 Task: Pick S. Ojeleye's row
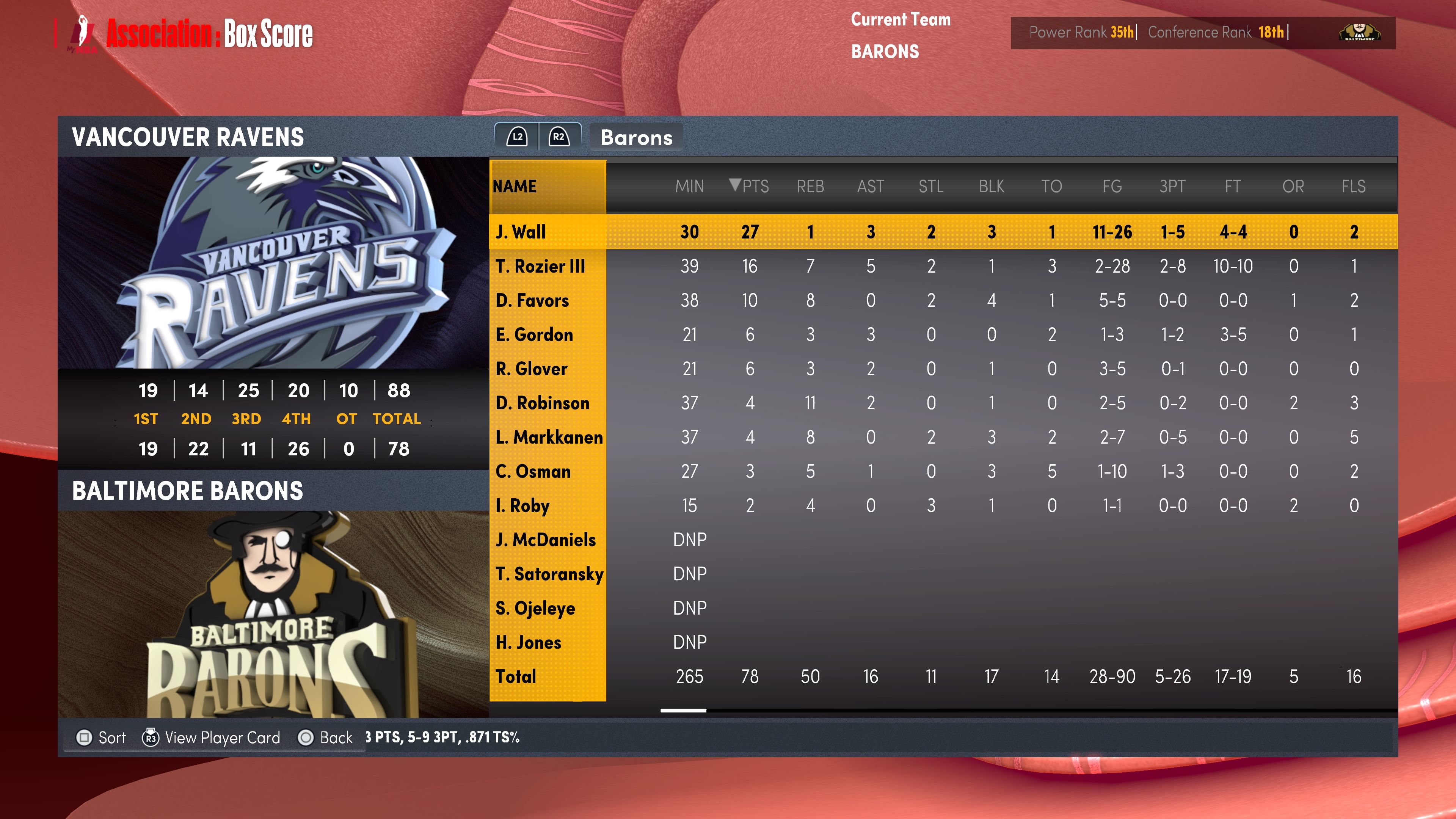[535, 608]
